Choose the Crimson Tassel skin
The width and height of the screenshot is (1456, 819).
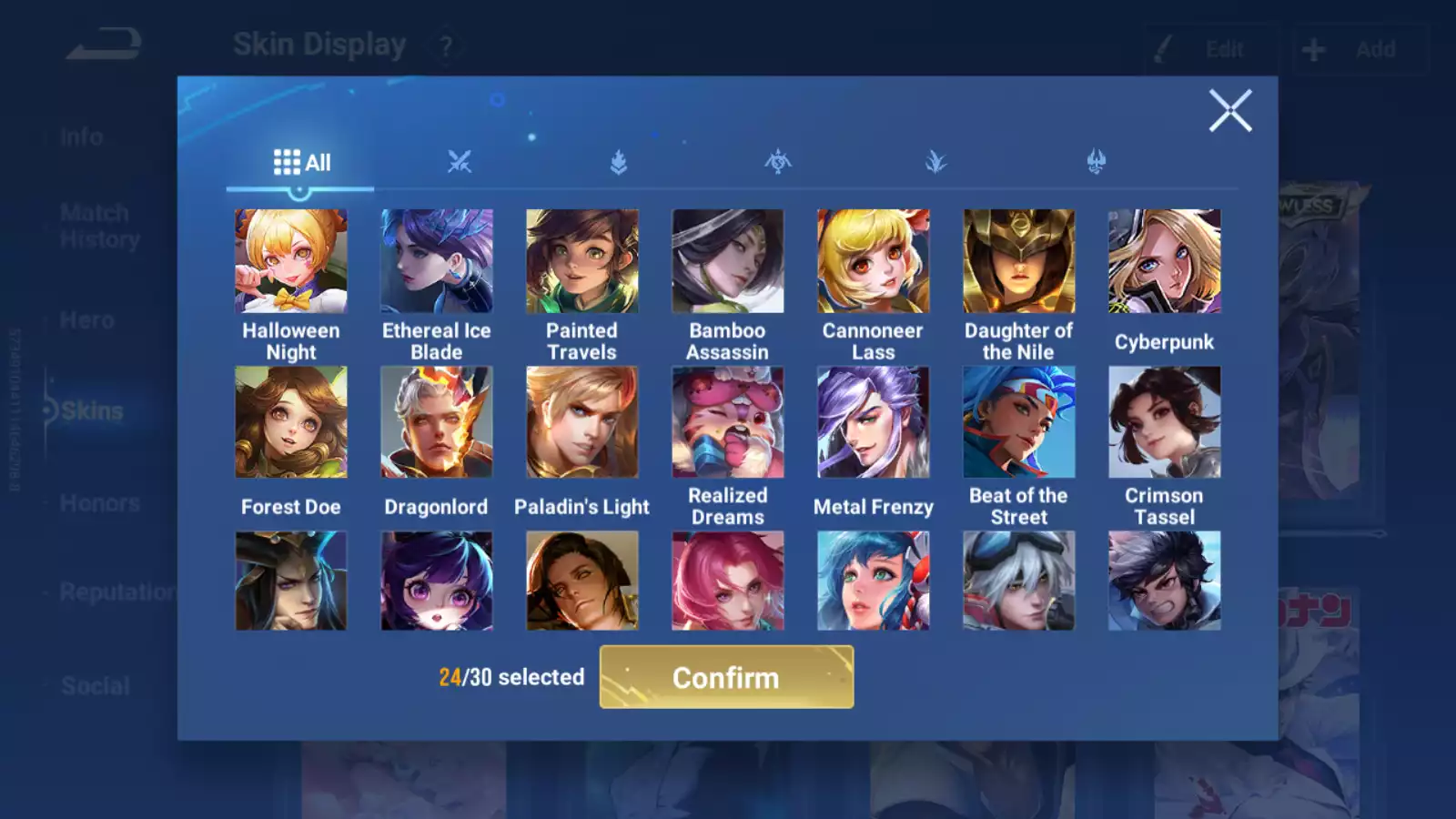1164,422
